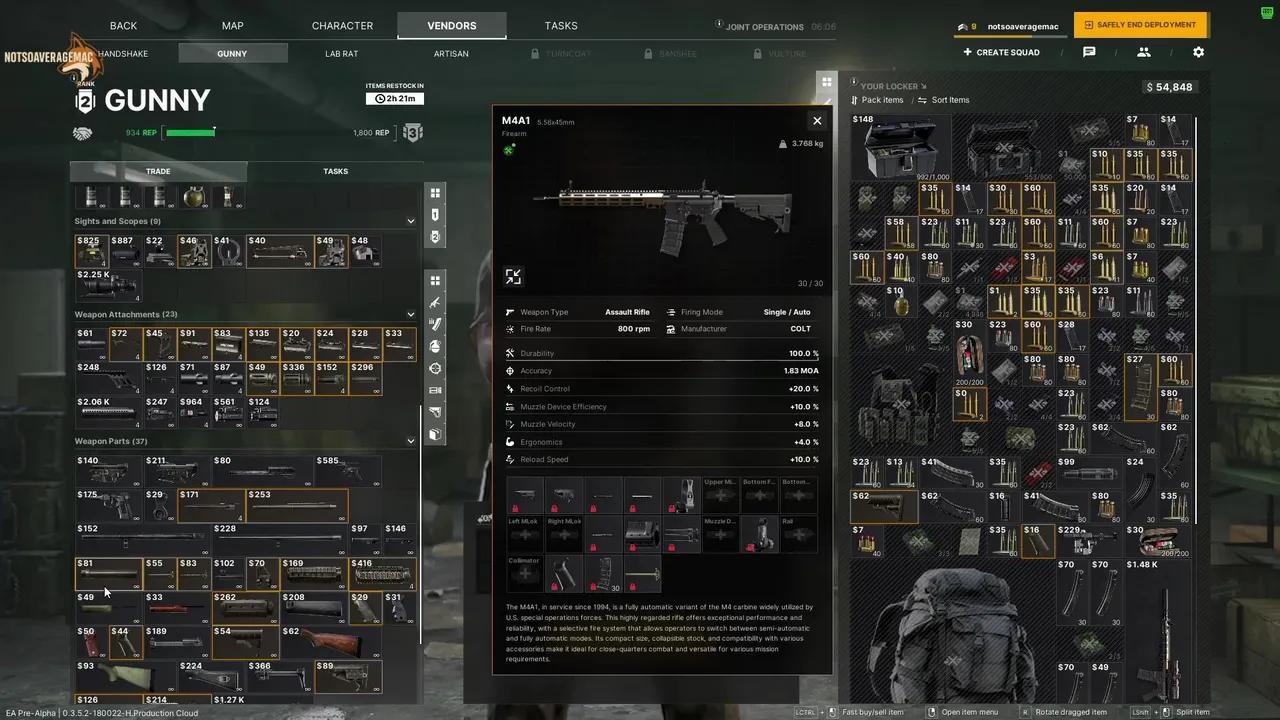The image size is (1280, 720).
Task: Select the Lab Rat vendor
Action: coord(341,54)
